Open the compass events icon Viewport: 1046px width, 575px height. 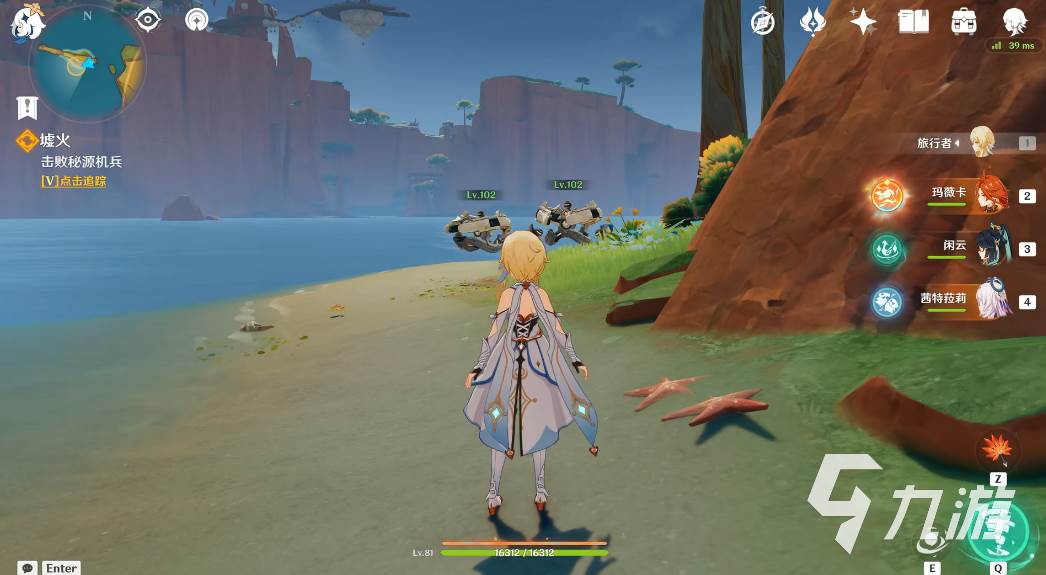765,21
